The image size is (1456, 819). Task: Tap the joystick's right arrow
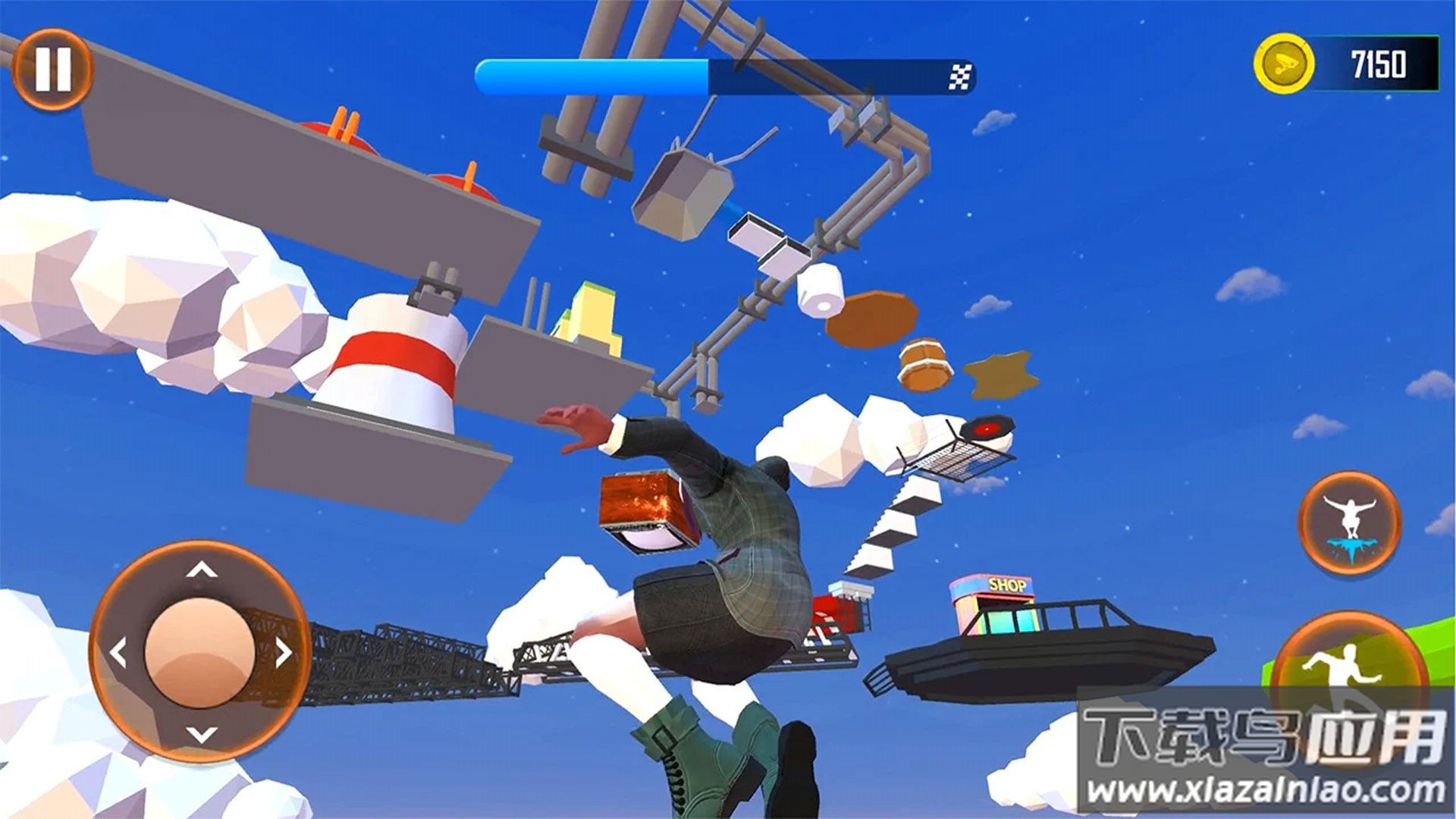(x=284, y=652)
